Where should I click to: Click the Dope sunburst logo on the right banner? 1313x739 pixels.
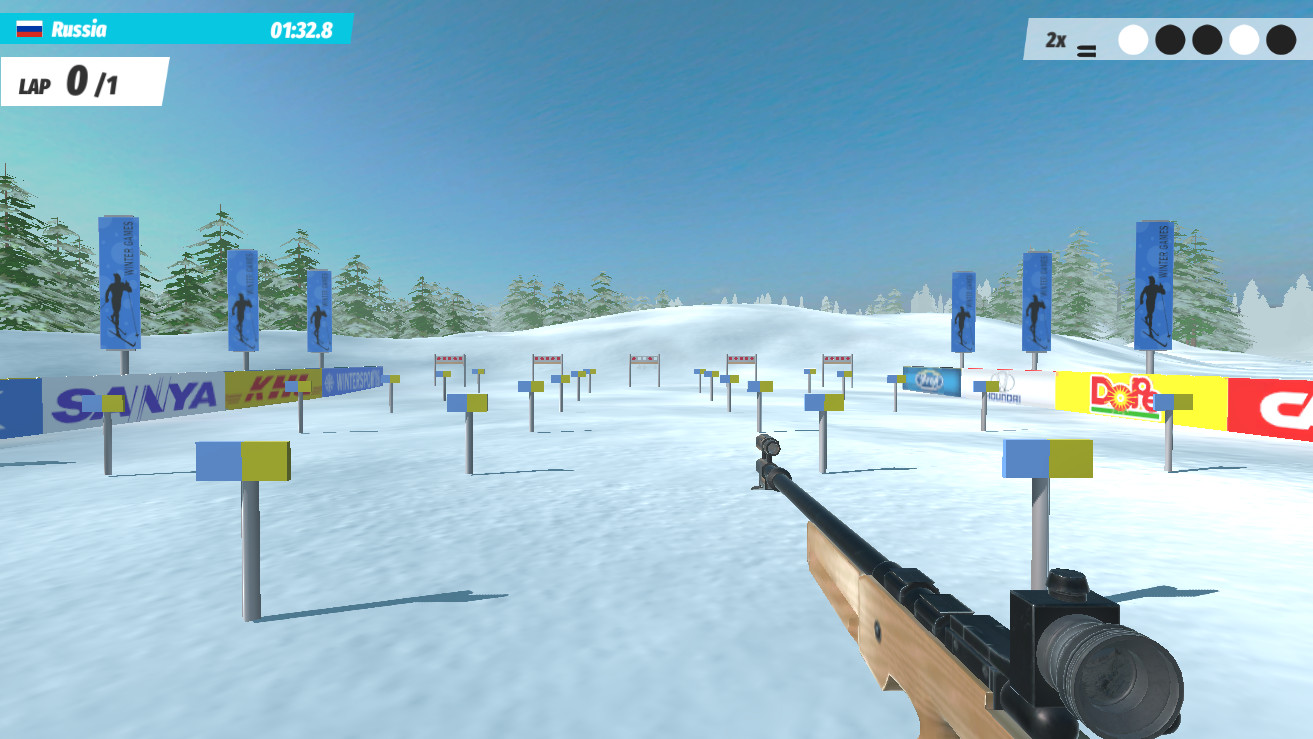tap(1120, 398)
